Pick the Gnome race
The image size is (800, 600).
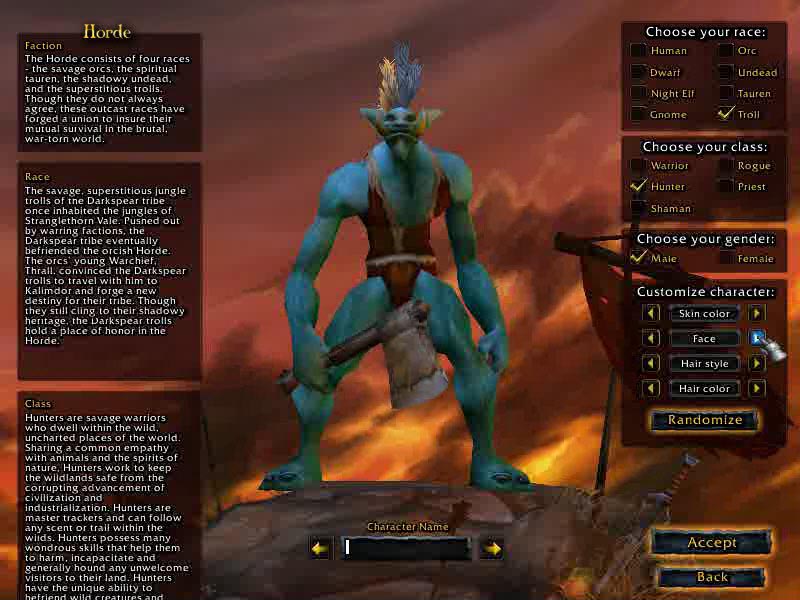tap(638, 114)
